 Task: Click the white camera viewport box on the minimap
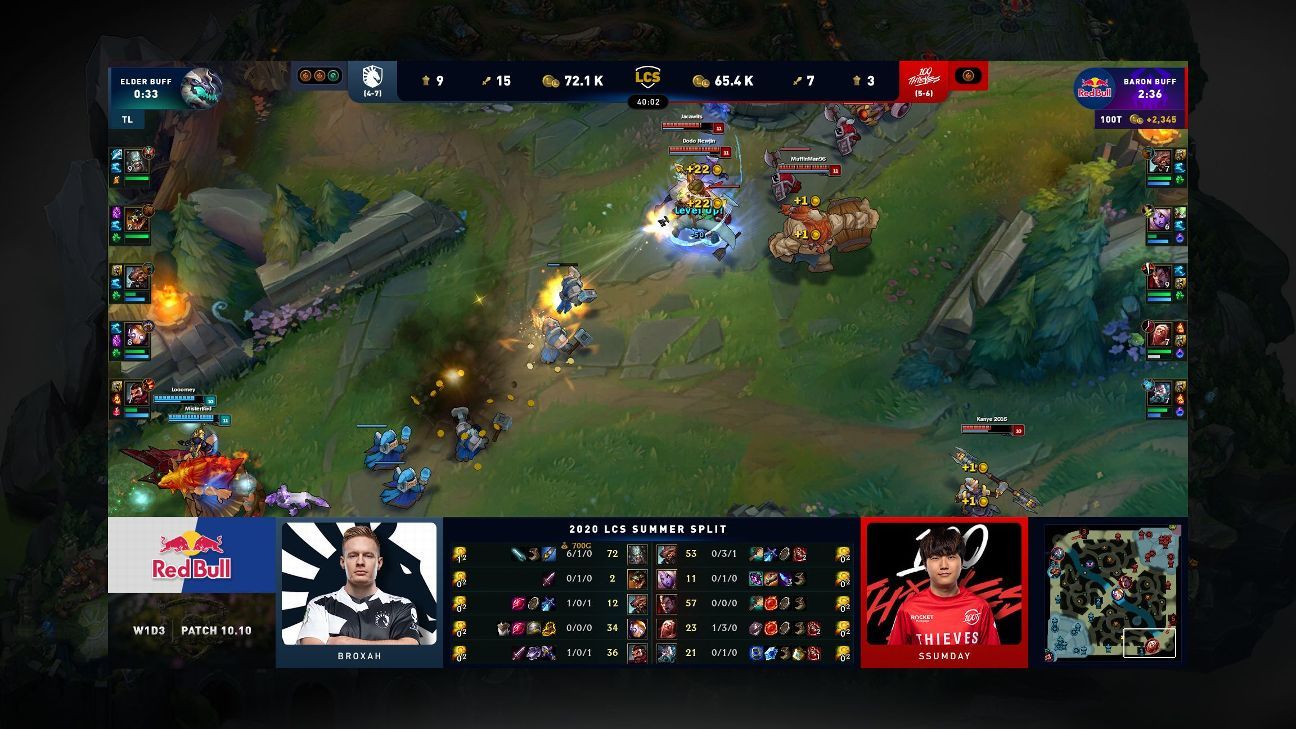pyautogui.click(x=1148, y=645)
